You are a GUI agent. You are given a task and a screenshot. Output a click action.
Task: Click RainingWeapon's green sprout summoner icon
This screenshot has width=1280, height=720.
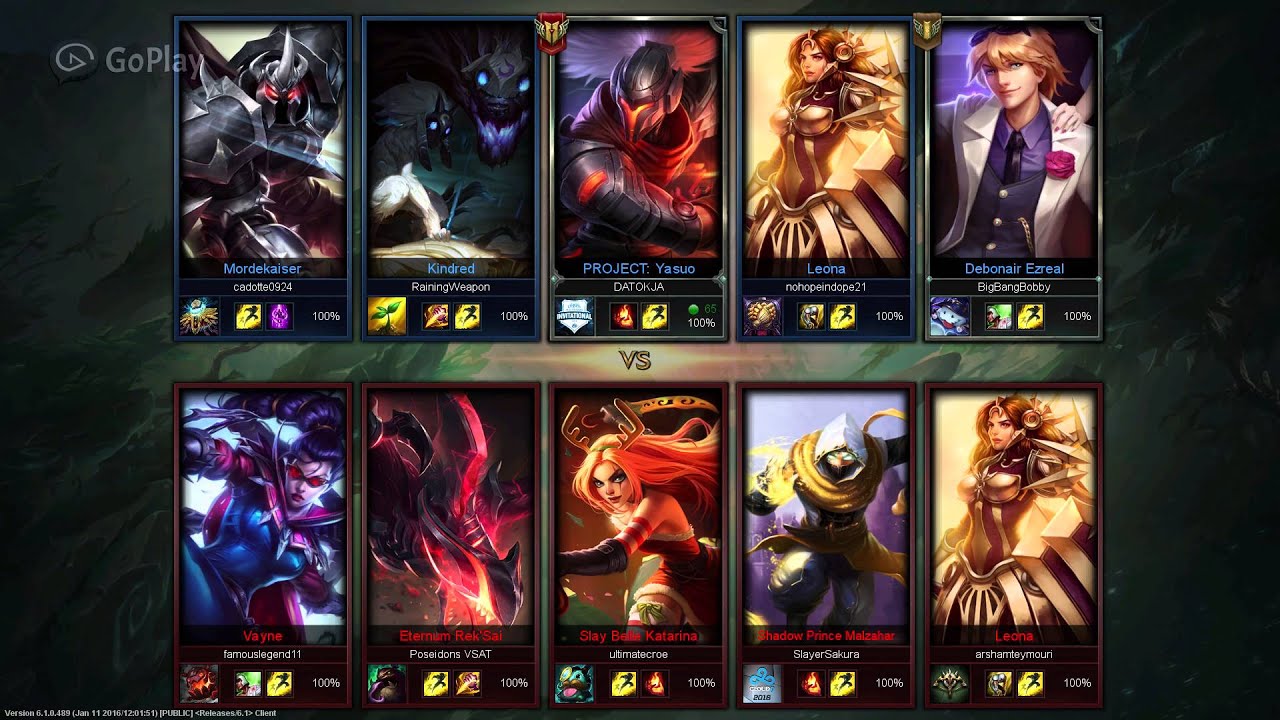[x=386, y=316]
